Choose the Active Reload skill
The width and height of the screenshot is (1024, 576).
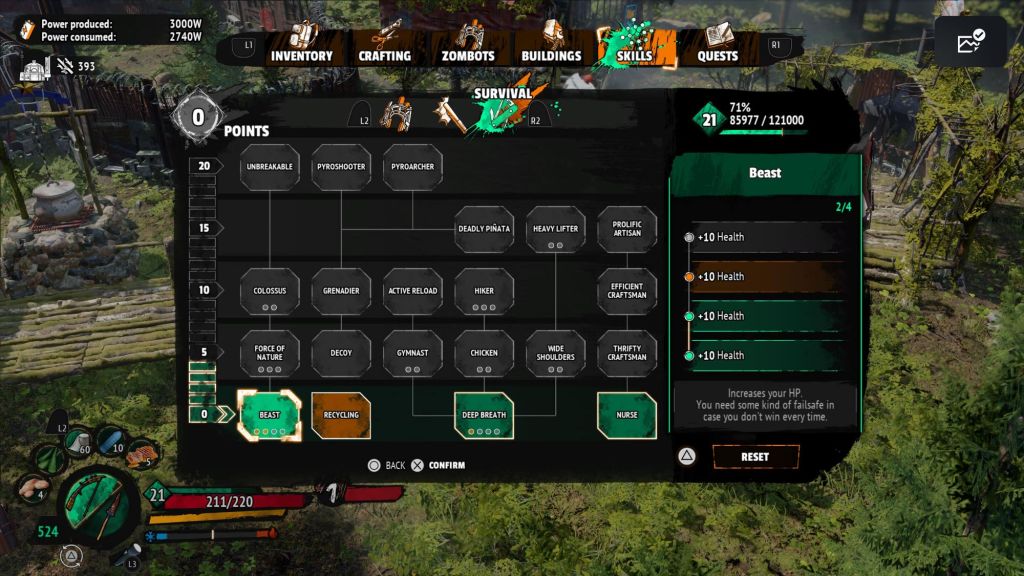click(x=413, y=291)
